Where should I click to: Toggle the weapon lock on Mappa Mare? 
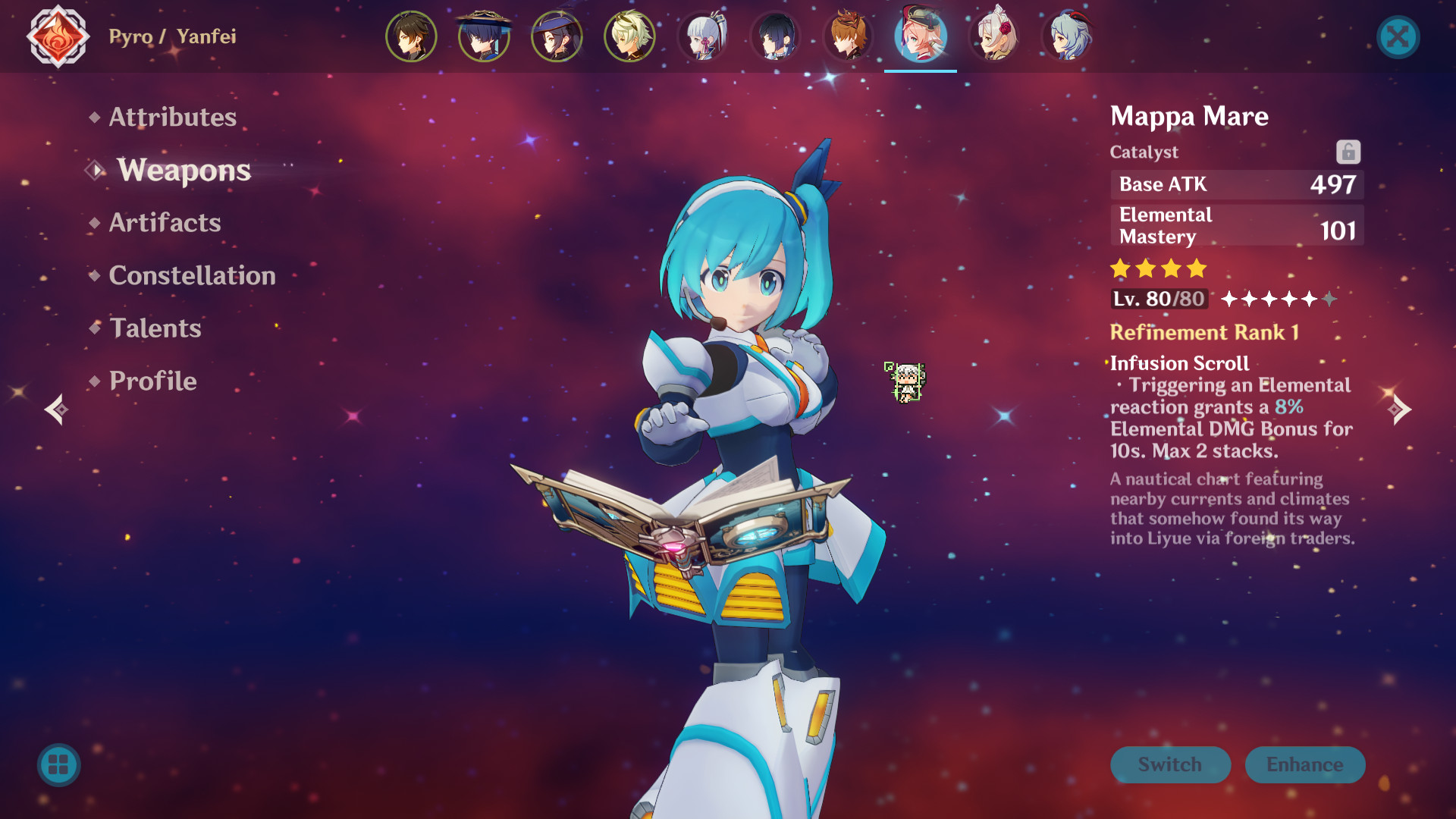1348,152
